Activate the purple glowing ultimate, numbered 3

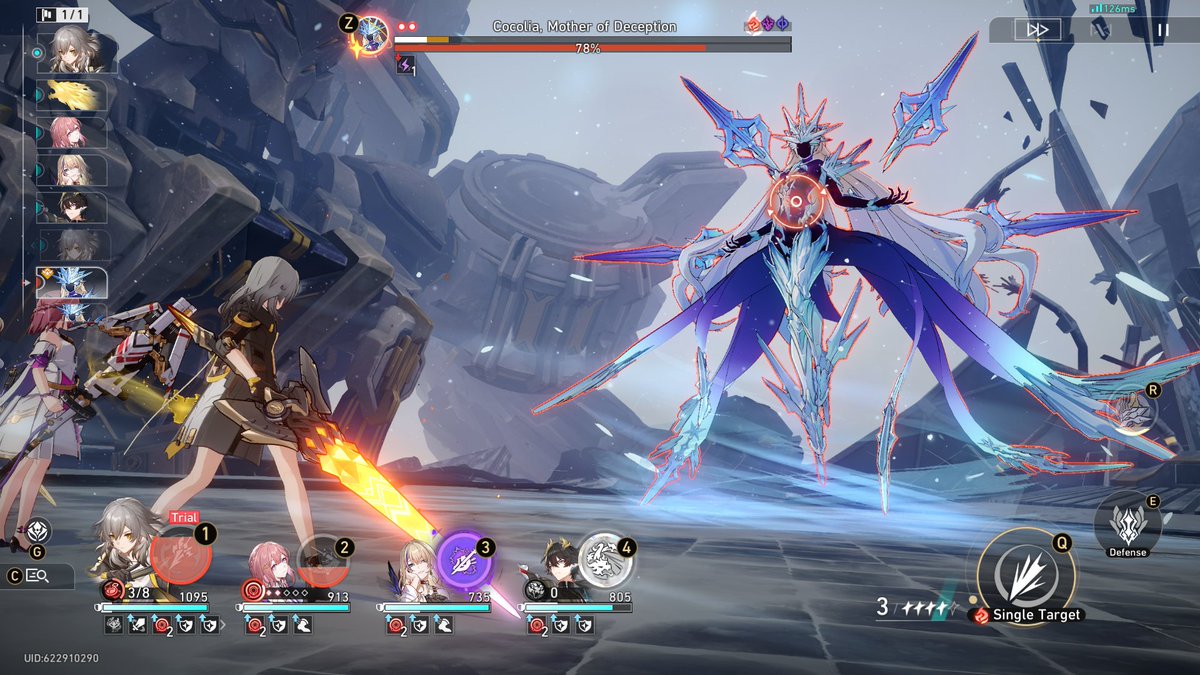465,560
